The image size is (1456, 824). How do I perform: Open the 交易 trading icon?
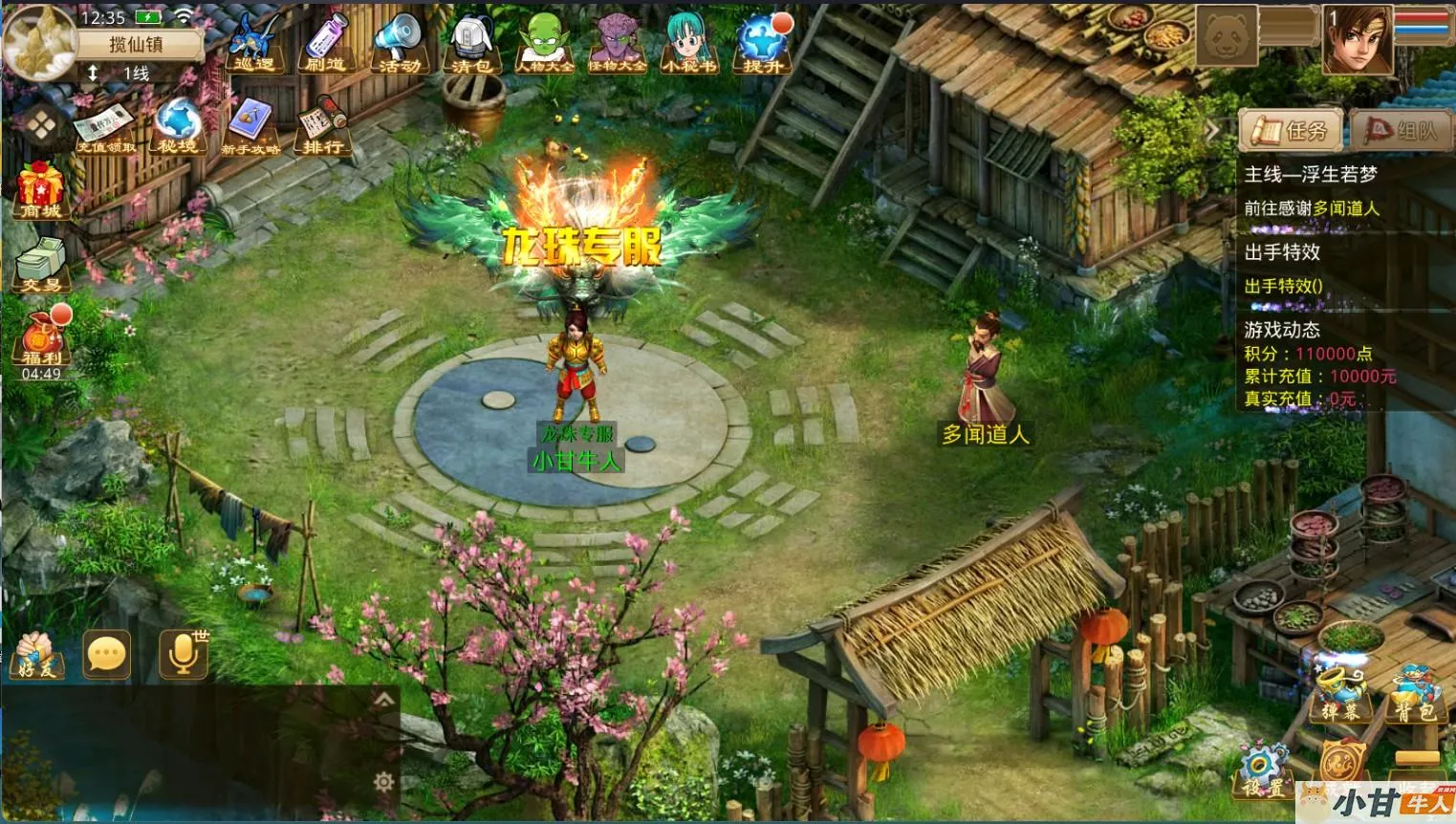pyautogui.click(x=40, y=263)
